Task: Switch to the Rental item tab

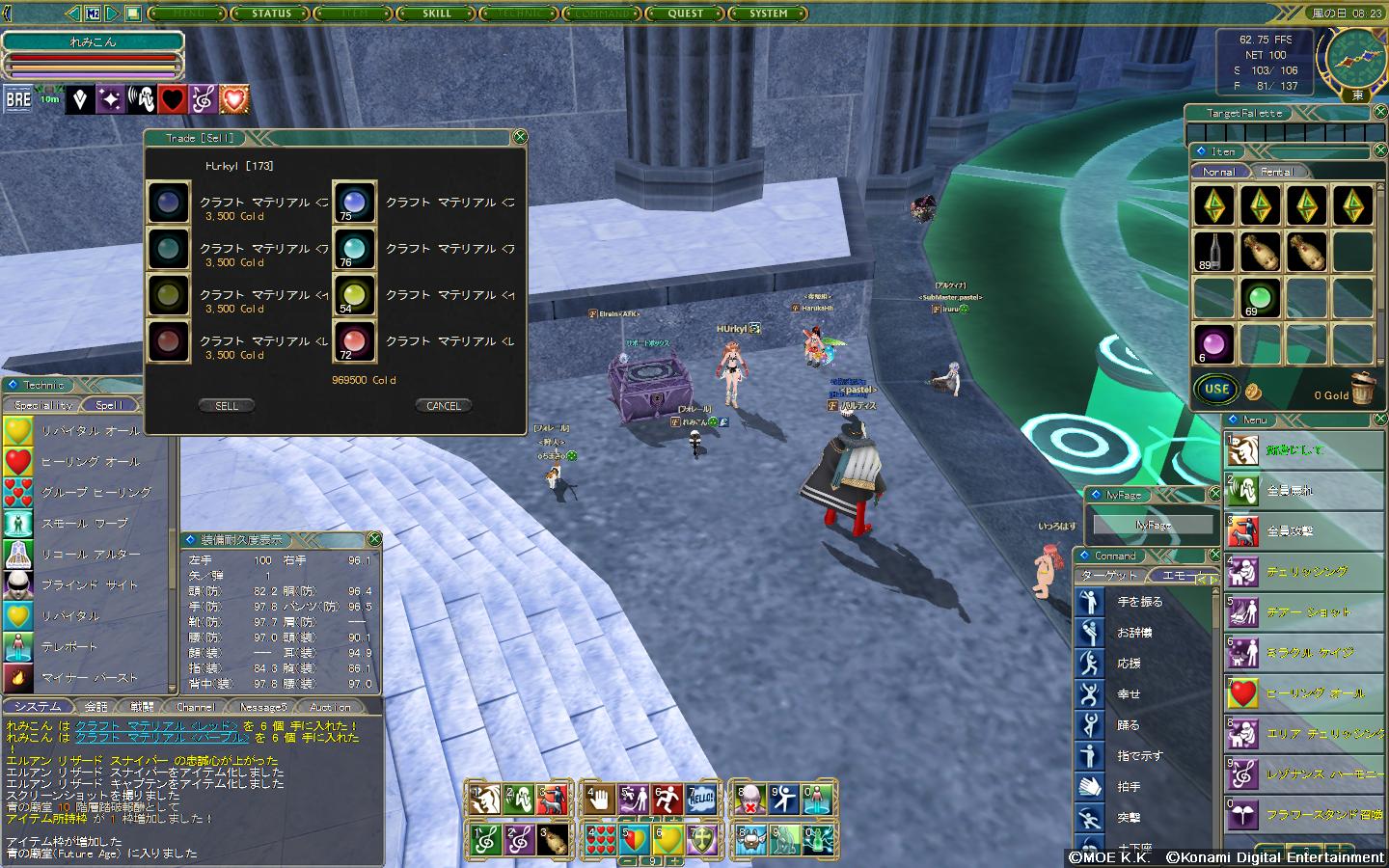Action: tap(1277, 172)
